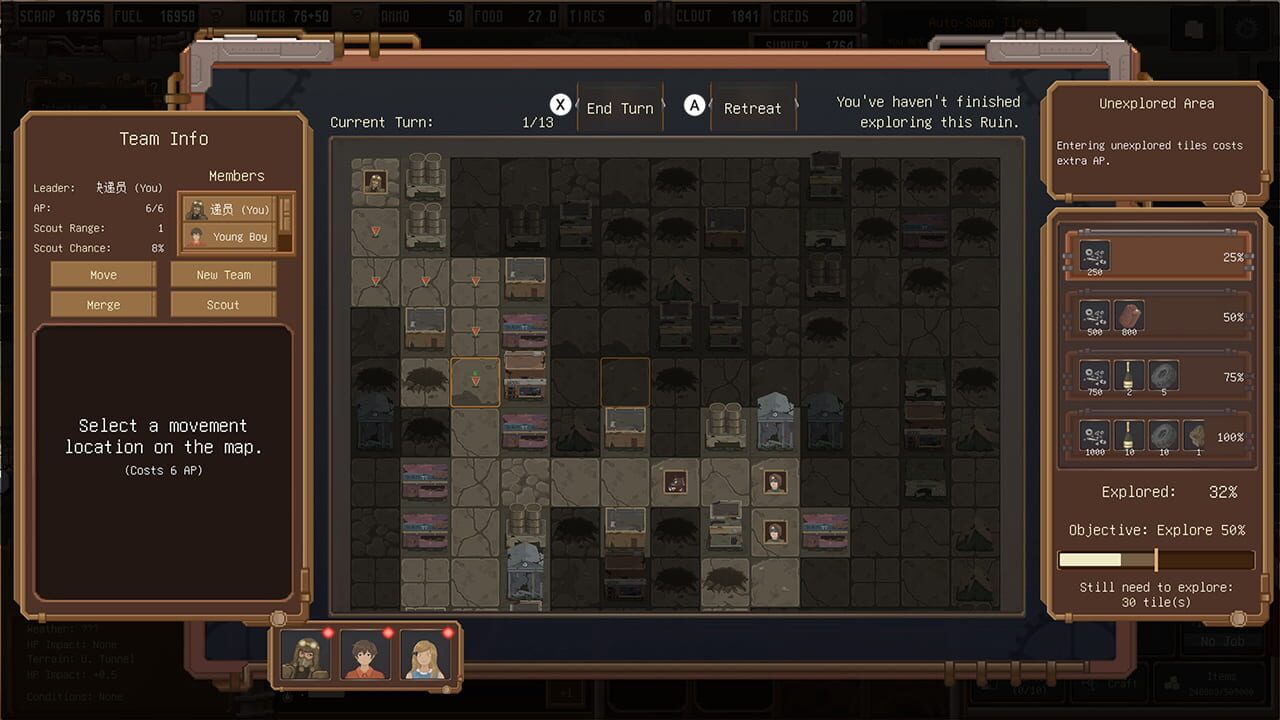
Task: Click the explore progress bar below Objective
Action: click(x=1156, y=560)
